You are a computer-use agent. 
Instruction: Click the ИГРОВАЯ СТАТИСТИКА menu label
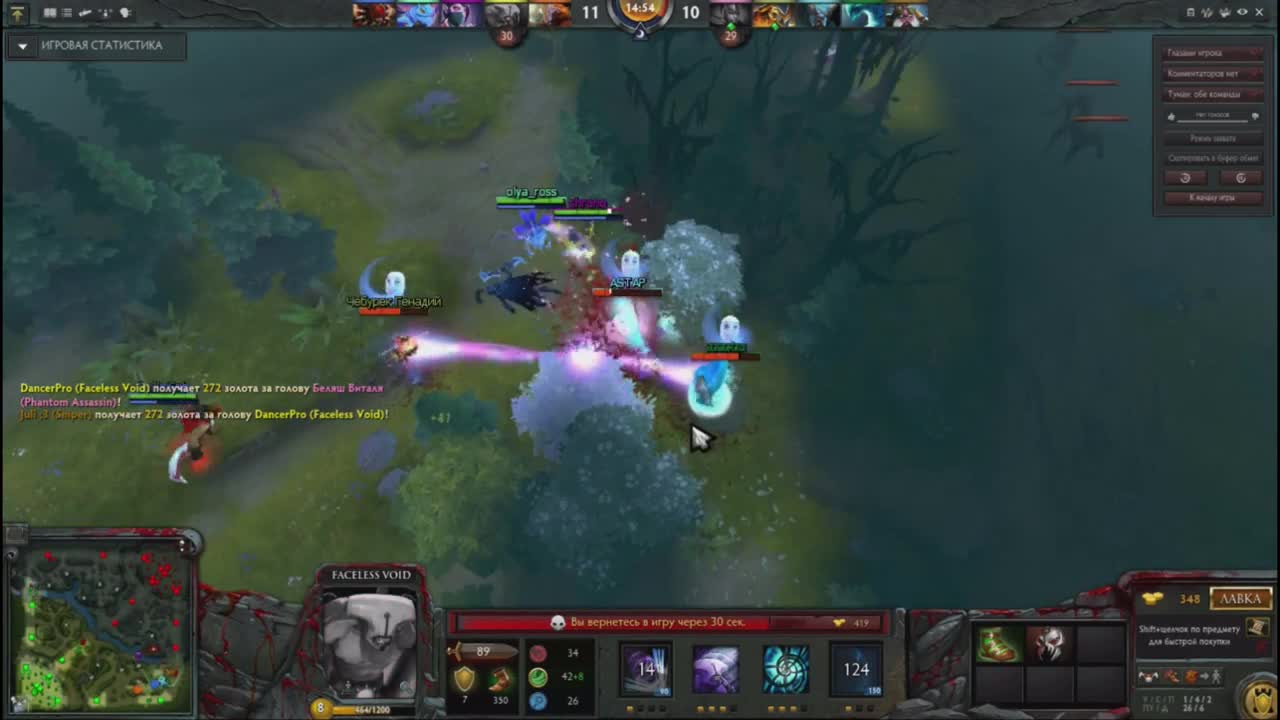102,45
